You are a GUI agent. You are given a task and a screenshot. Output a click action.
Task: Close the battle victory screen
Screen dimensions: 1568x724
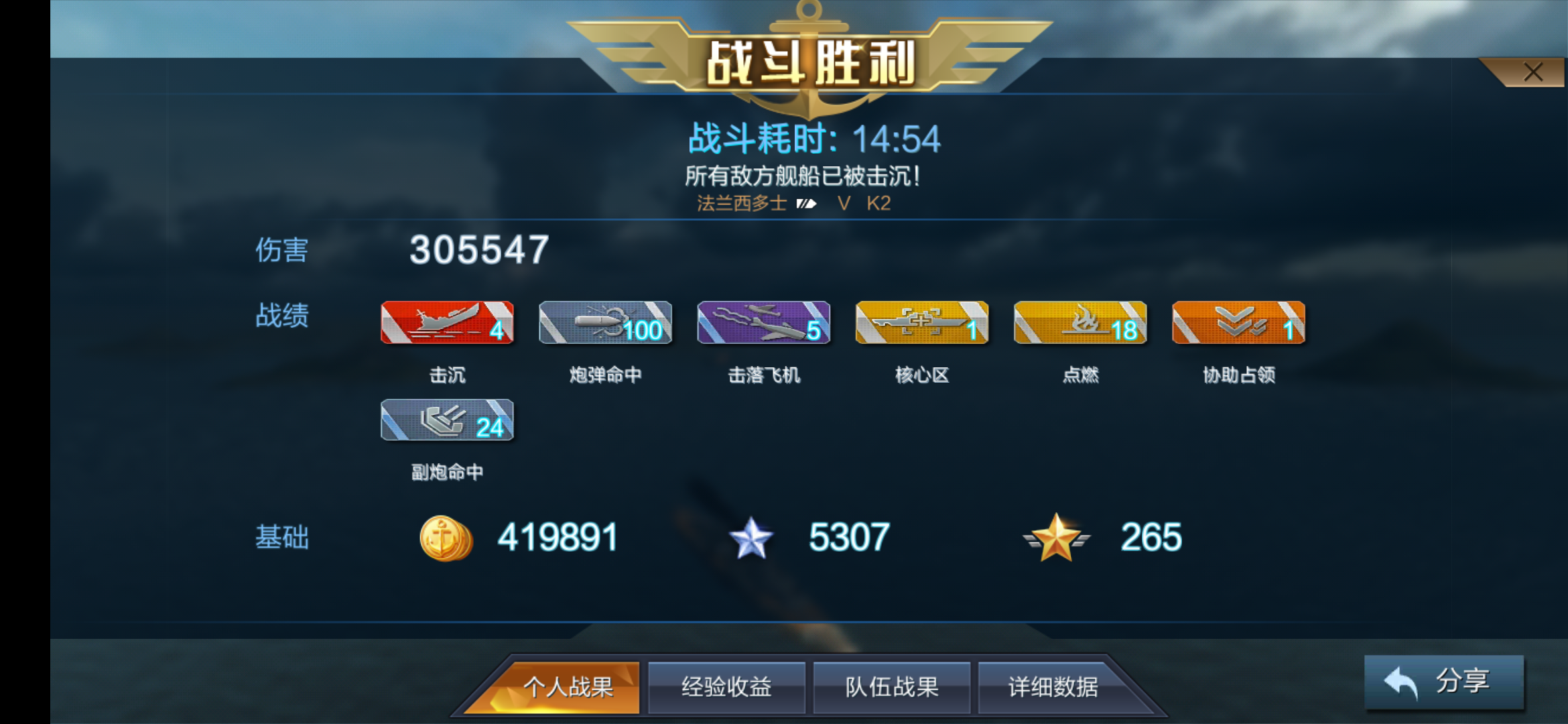1534,70
